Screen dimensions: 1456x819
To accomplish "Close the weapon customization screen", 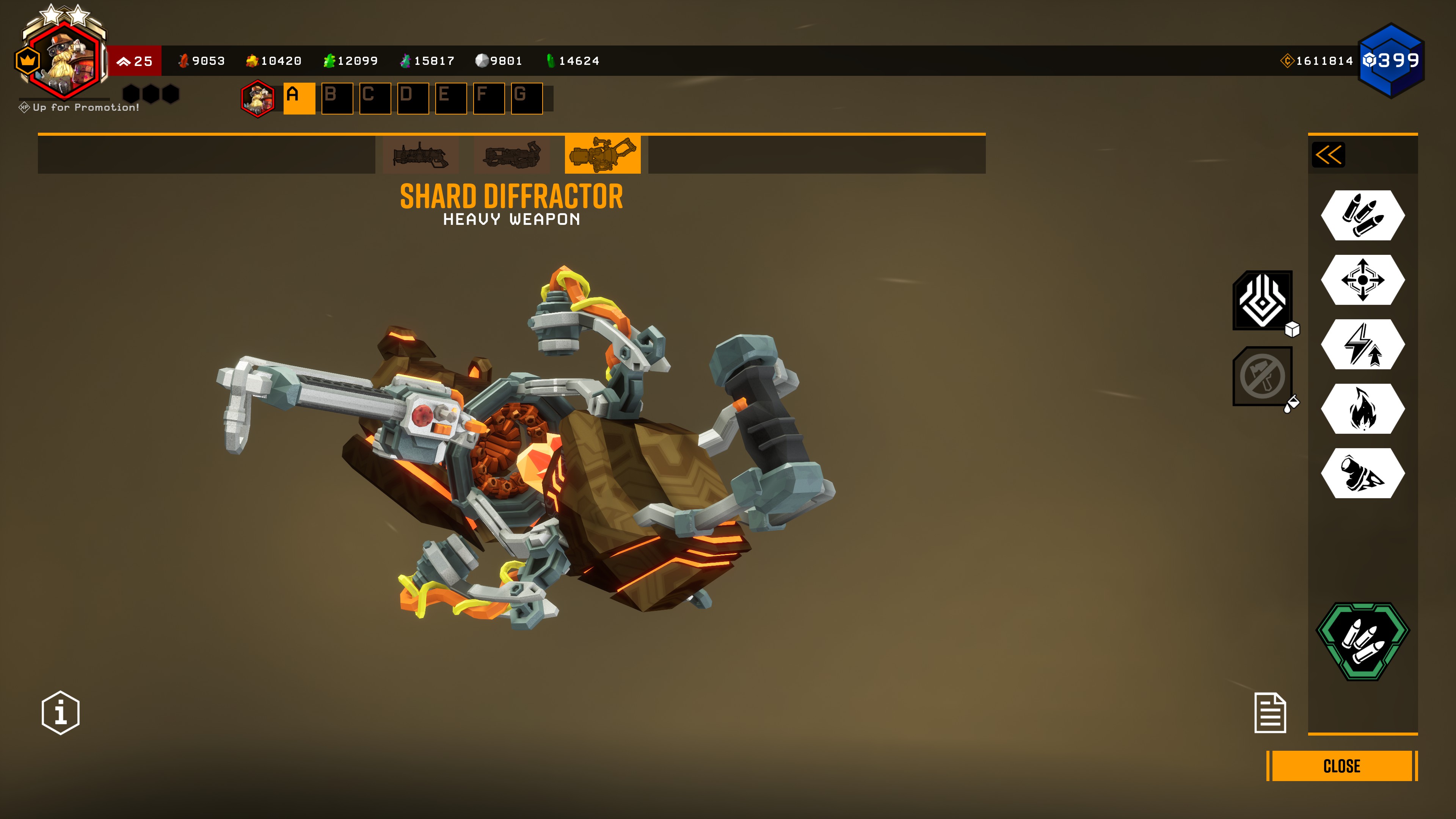I will 1341,766.
